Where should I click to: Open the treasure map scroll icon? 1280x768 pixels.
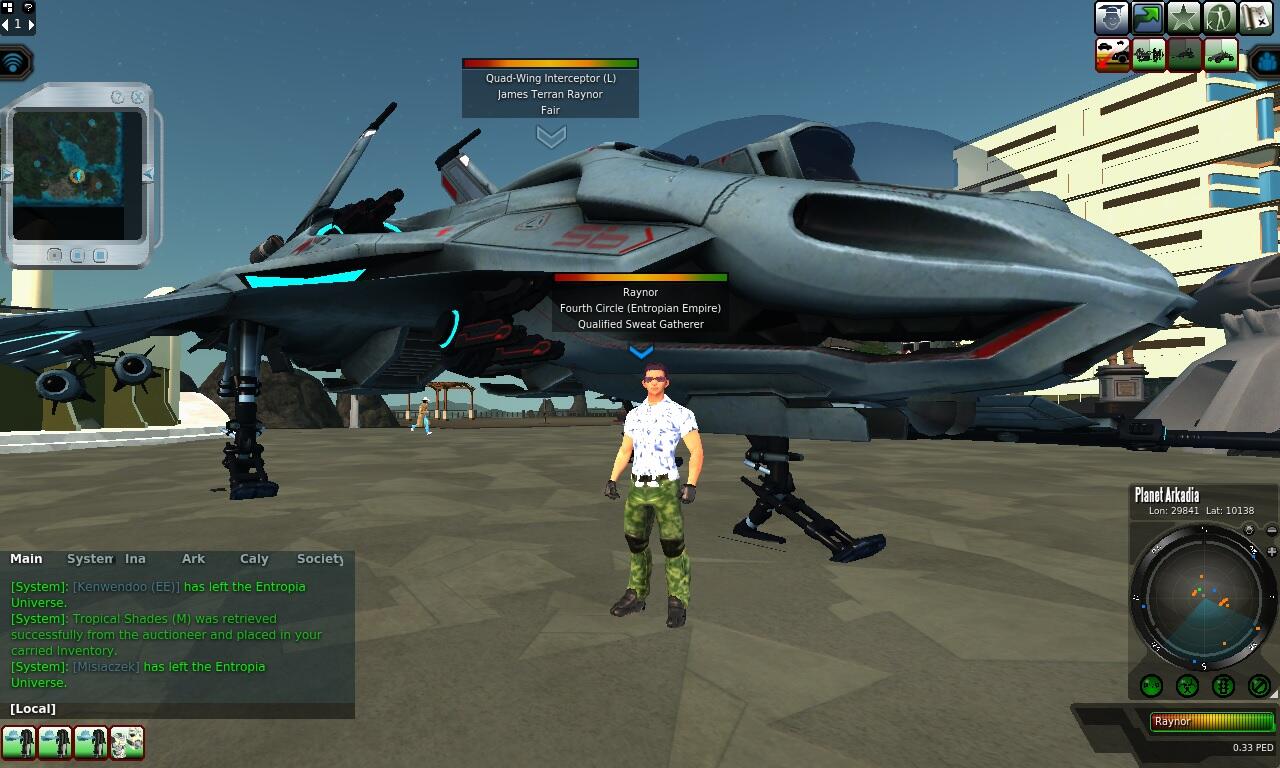(1256, 18)
